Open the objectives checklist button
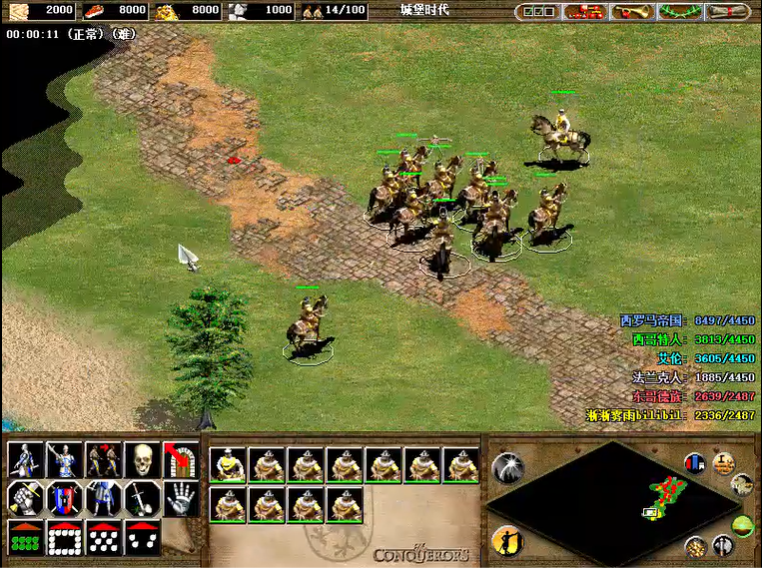Viewport: 762px width, 568px height. 538,11
